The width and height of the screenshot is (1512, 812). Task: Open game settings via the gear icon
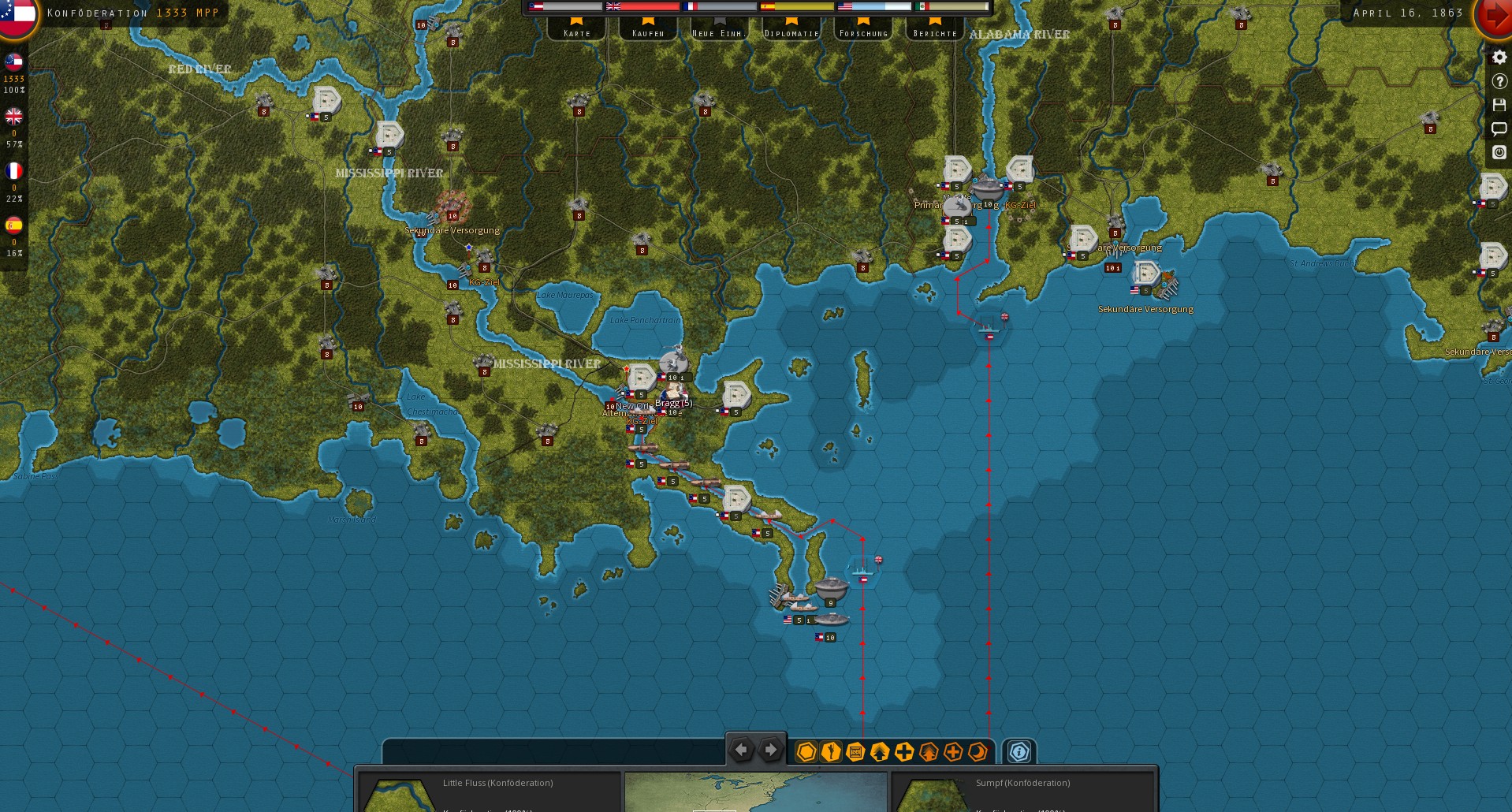[1499, 58]
